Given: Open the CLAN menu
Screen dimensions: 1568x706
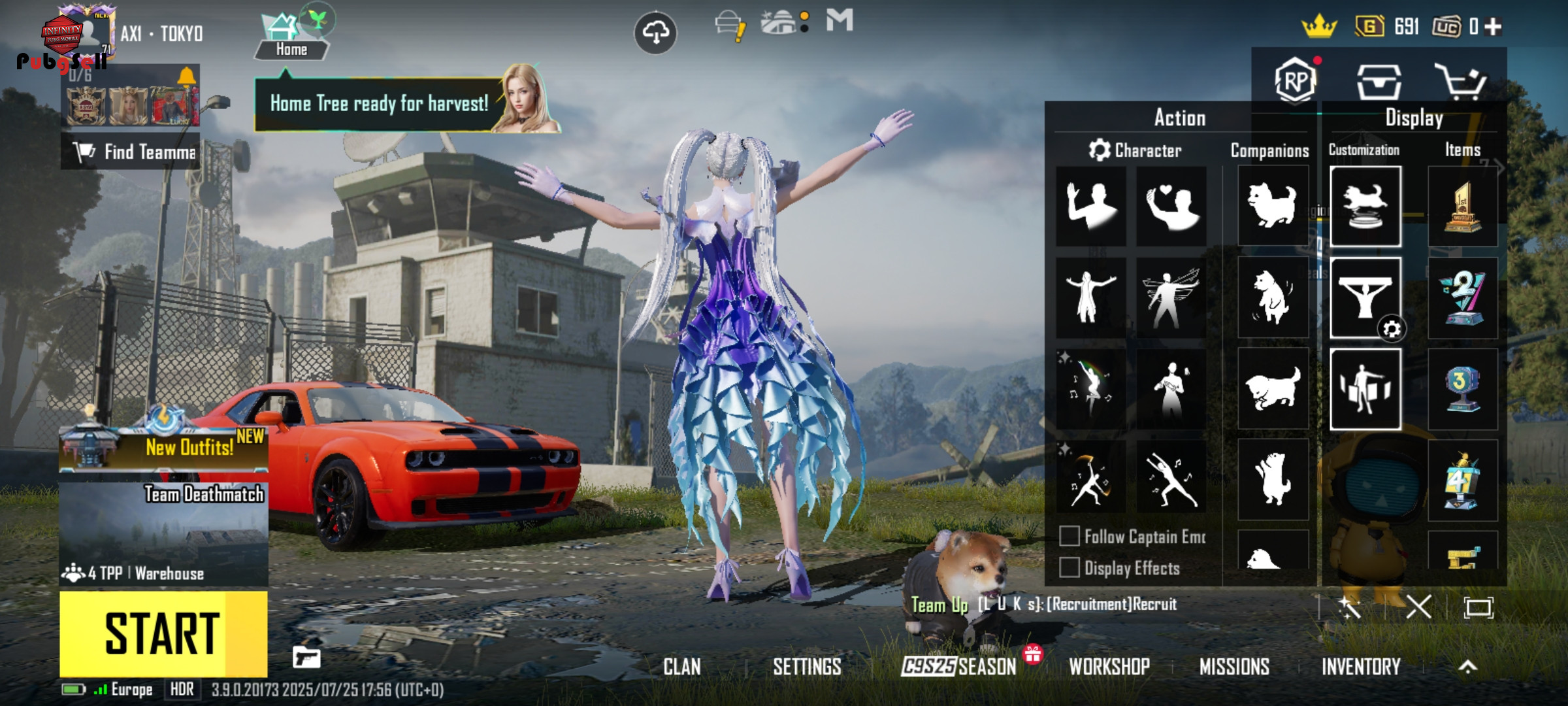Looking at the screenshot, I should pos(682,667).
